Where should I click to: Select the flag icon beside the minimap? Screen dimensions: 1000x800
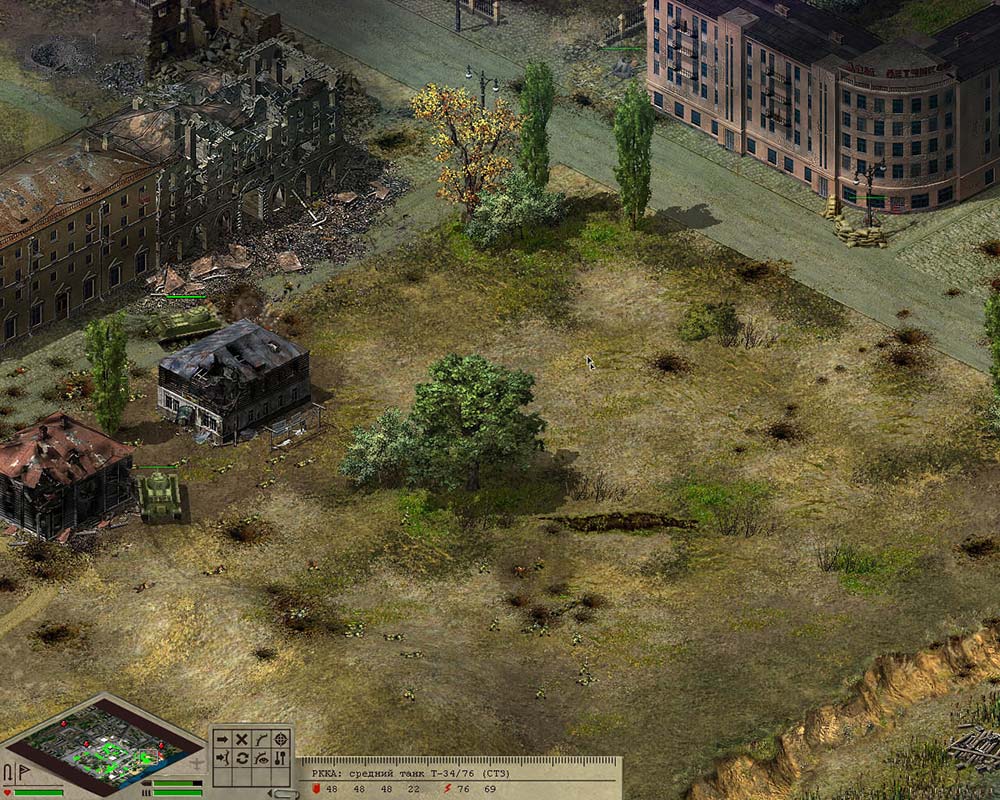[x=24, y=773]
